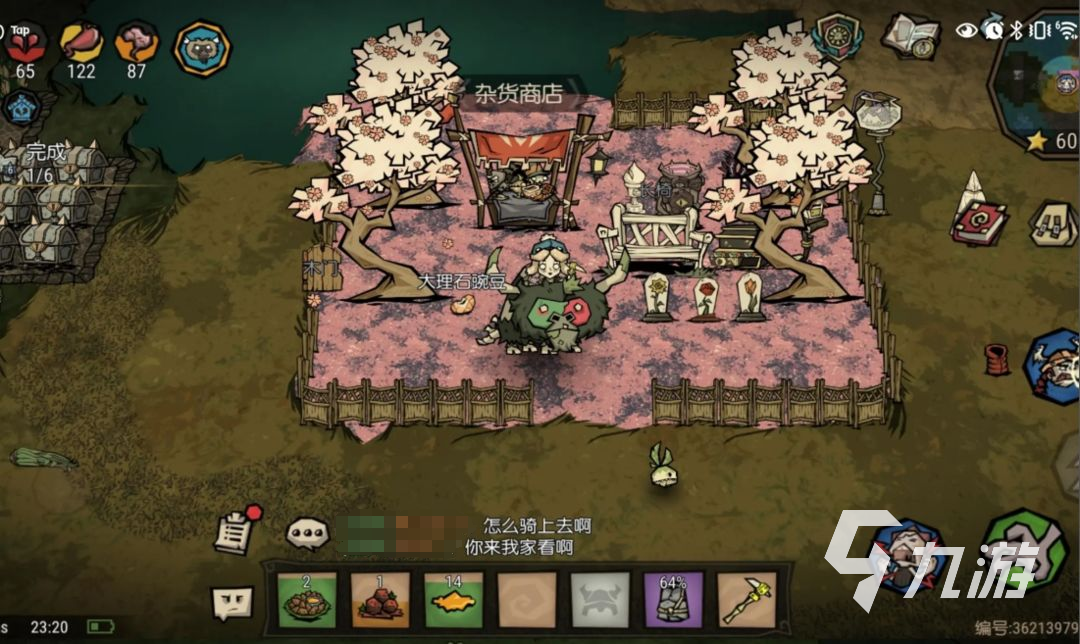The image size is (1080, 644).
Task: Open the shield emblem icon
Action: (x=837, y=36)
